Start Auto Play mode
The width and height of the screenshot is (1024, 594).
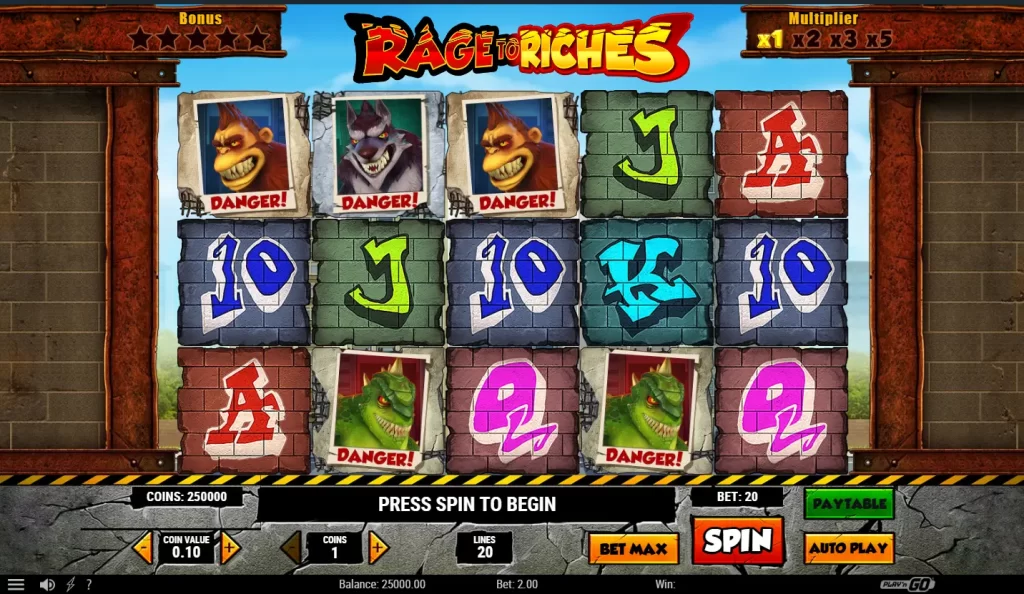[x=849, y=548]
